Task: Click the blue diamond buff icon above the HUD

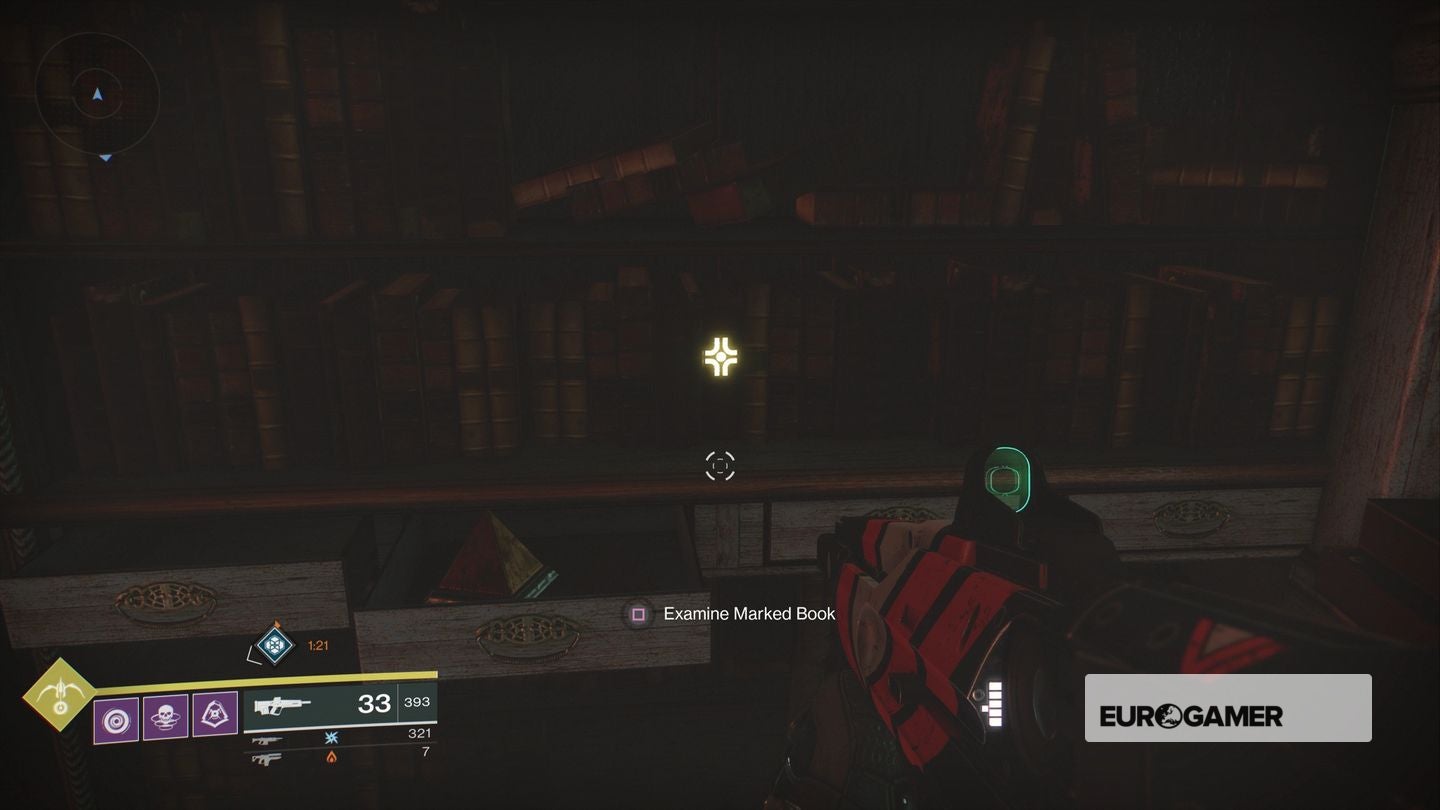Action: [x=275, y=644]
